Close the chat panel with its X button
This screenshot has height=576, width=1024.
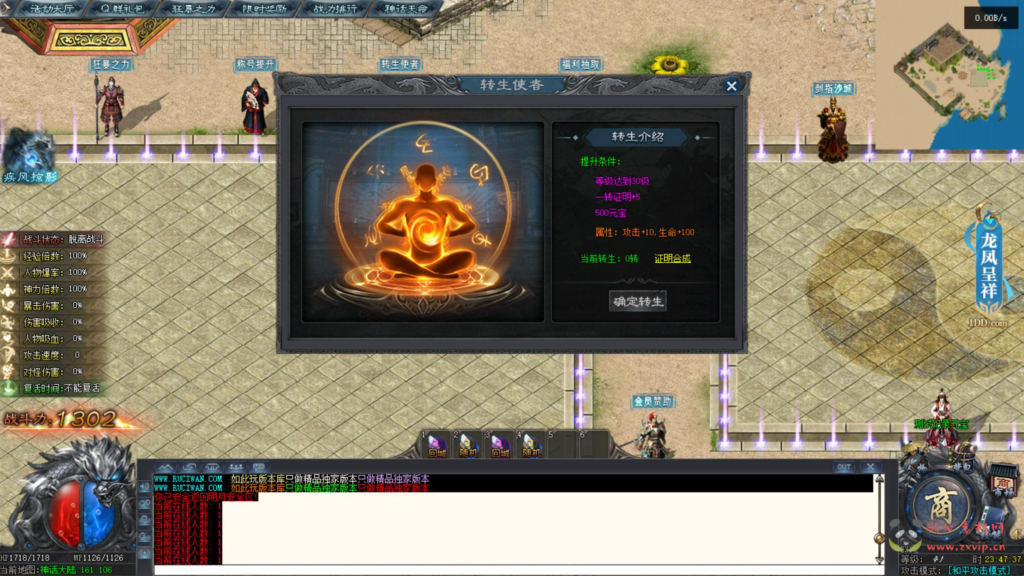coord(870,467)
